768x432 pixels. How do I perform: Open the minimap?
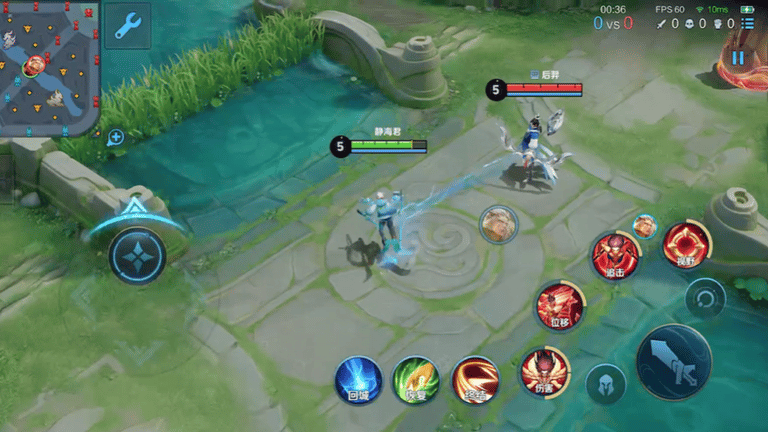click(49, 67)
